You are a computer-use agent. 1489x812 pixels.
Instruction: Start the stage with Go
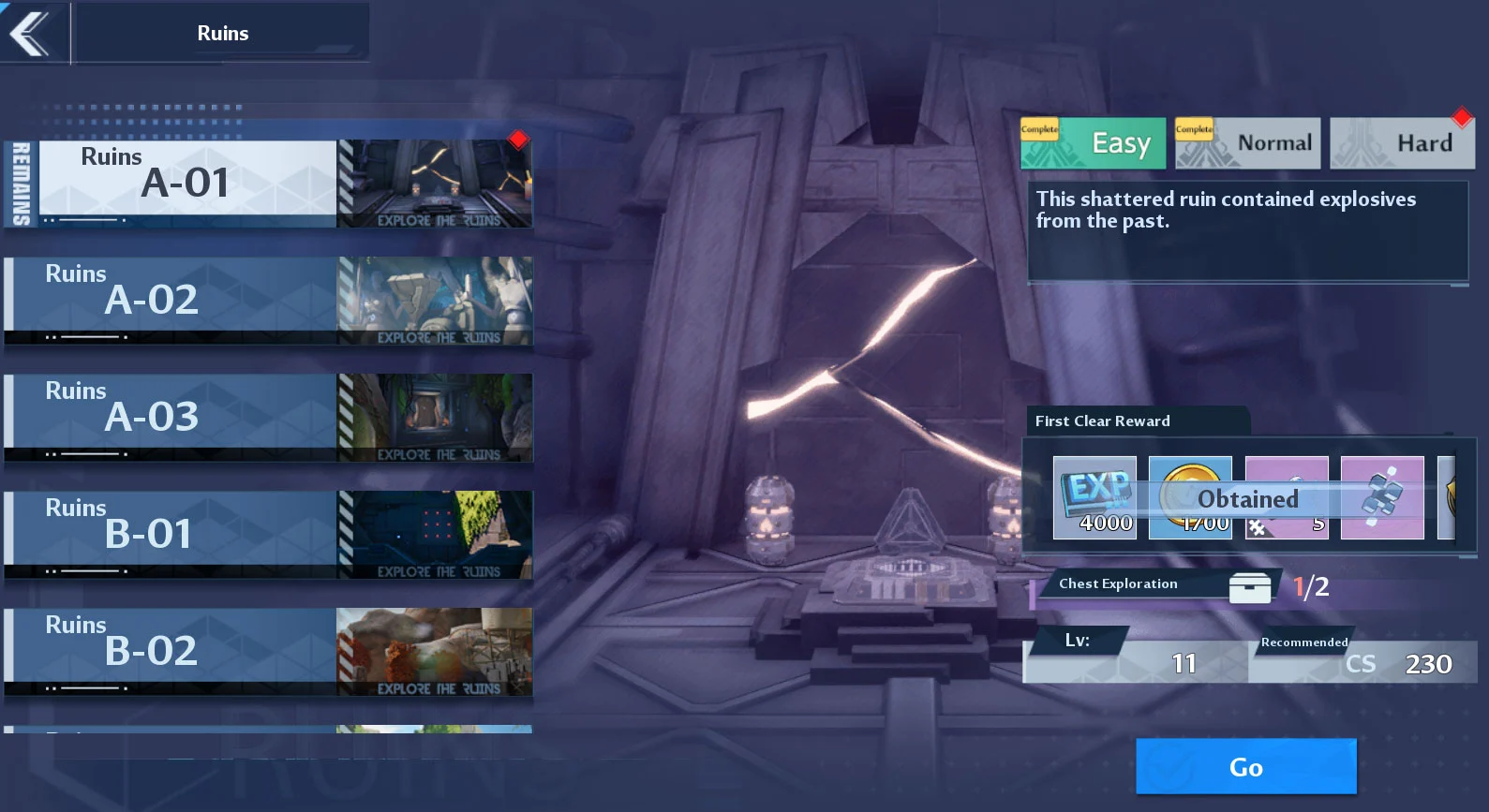click(x=1245, y=767)
